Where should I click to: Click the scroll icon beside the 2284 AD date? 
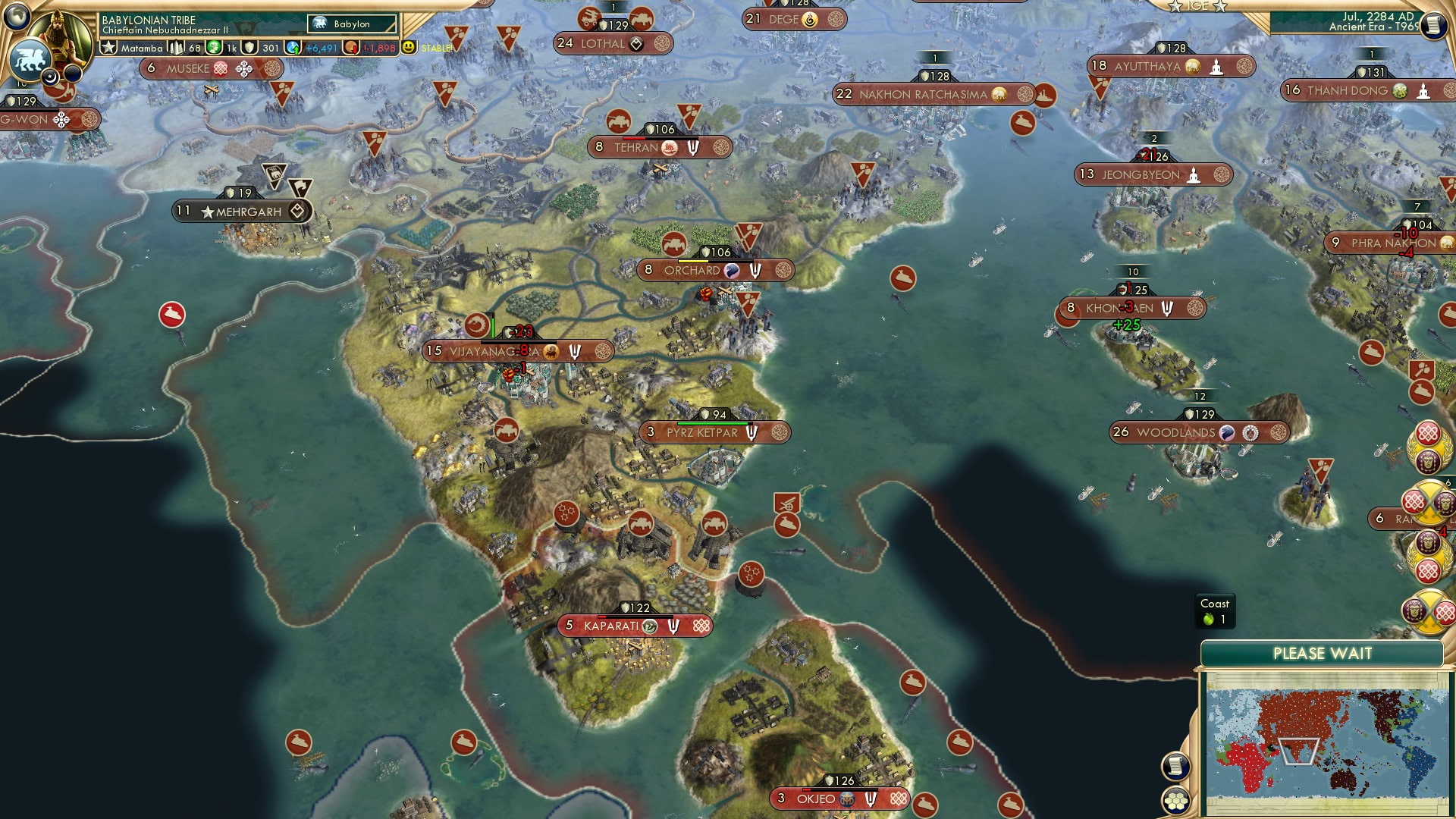1435,25
